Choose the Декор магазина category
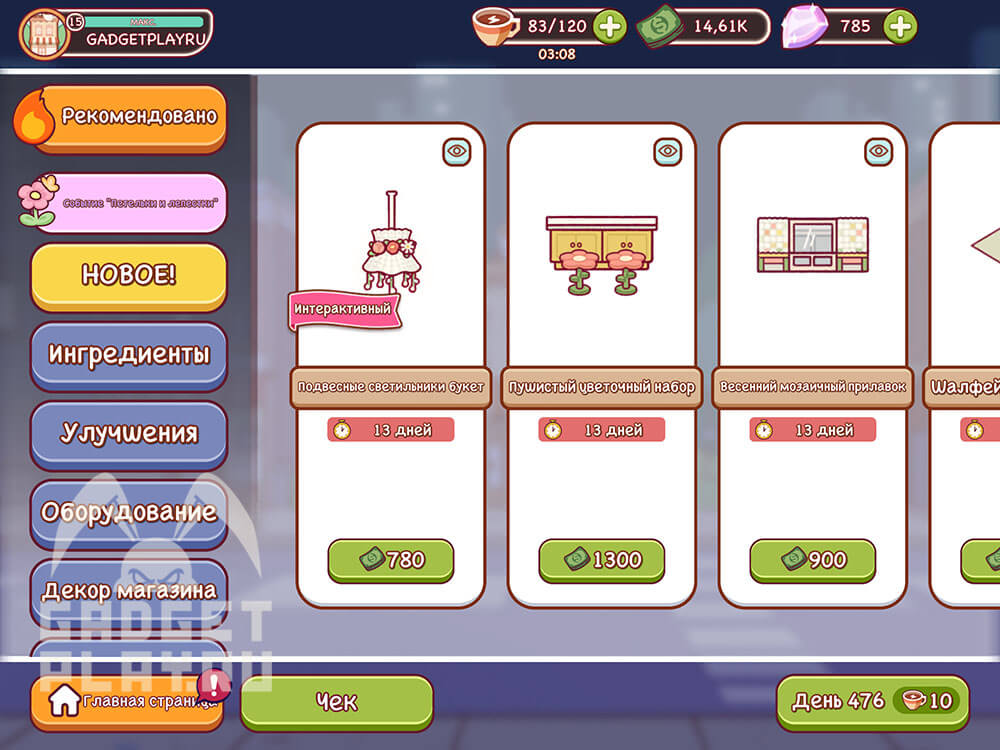The width and height of the screenshot is (1000, 750). click(128, 590)
